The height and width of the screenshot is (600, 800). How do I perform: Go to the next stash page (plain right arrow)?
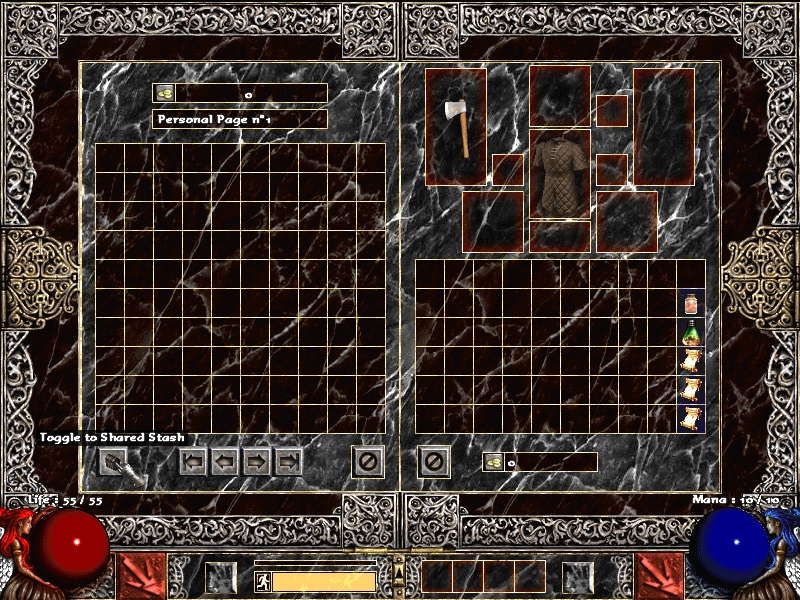pyautogui.click(x=257, y=462)
